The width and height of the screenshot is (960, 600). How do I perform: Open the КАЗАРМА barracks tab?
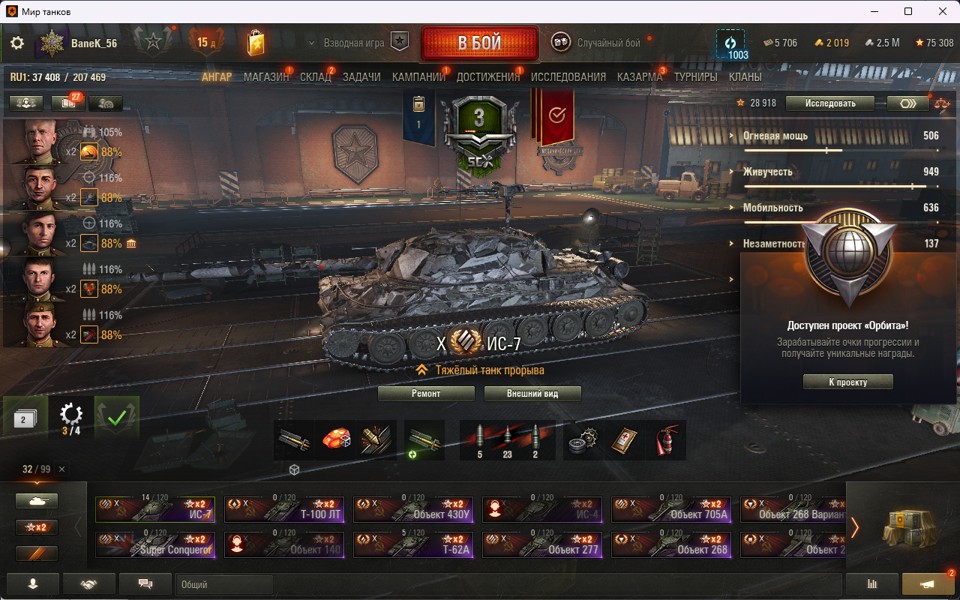(640, 77)
